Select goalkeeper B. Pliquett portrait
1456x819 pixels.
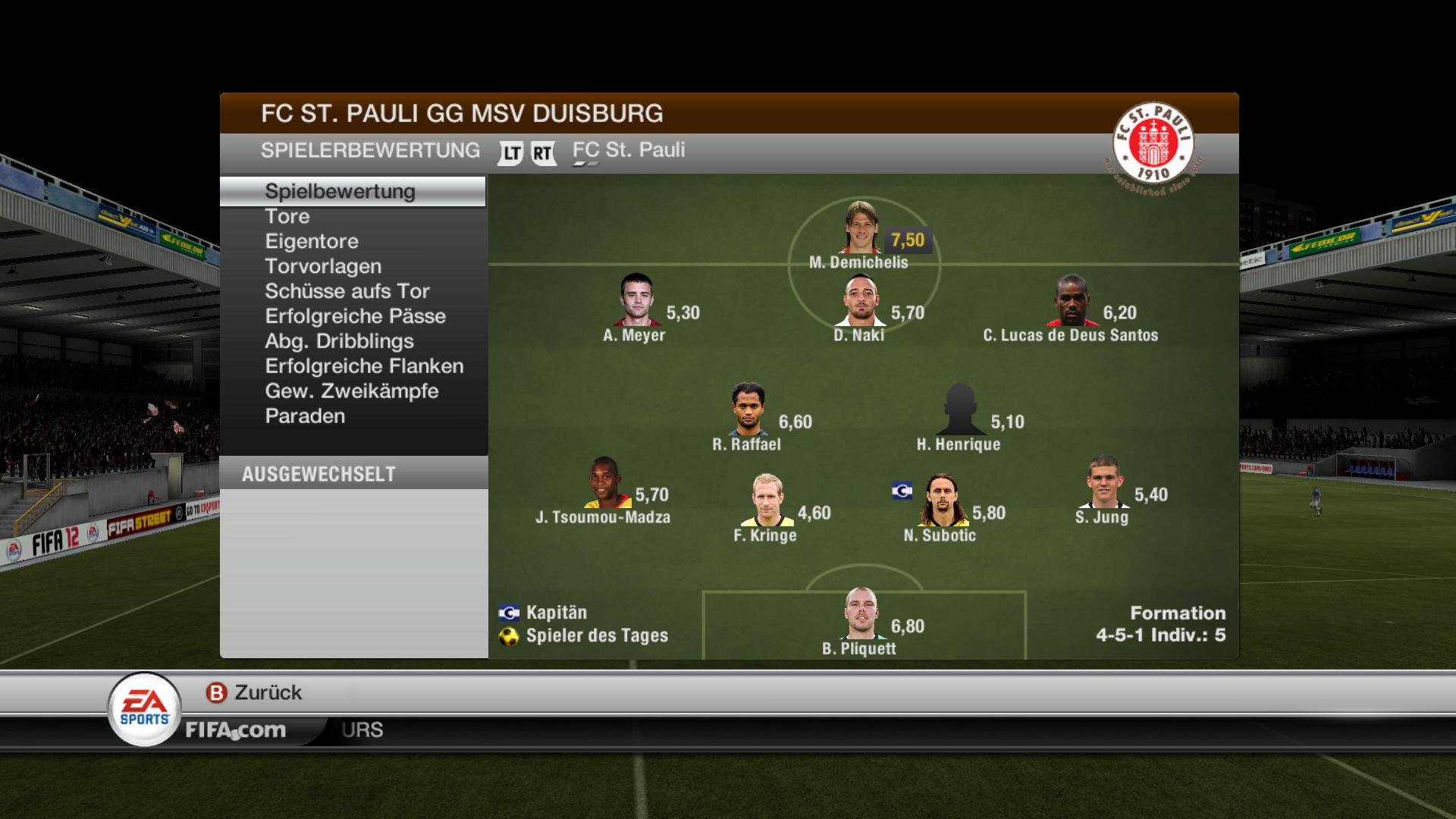click(860, 614)
